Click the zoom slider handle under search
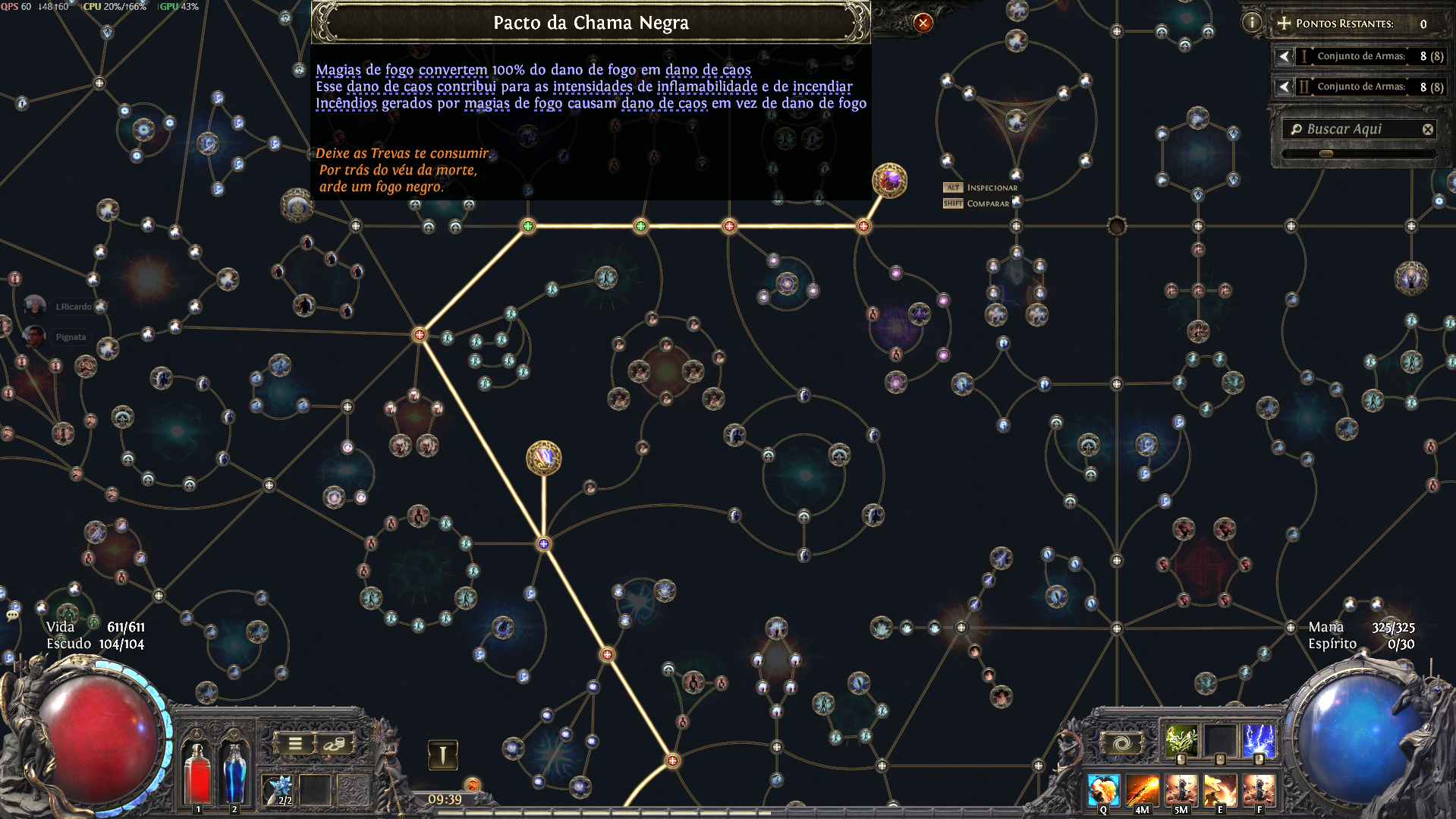 click(1325, 153)
